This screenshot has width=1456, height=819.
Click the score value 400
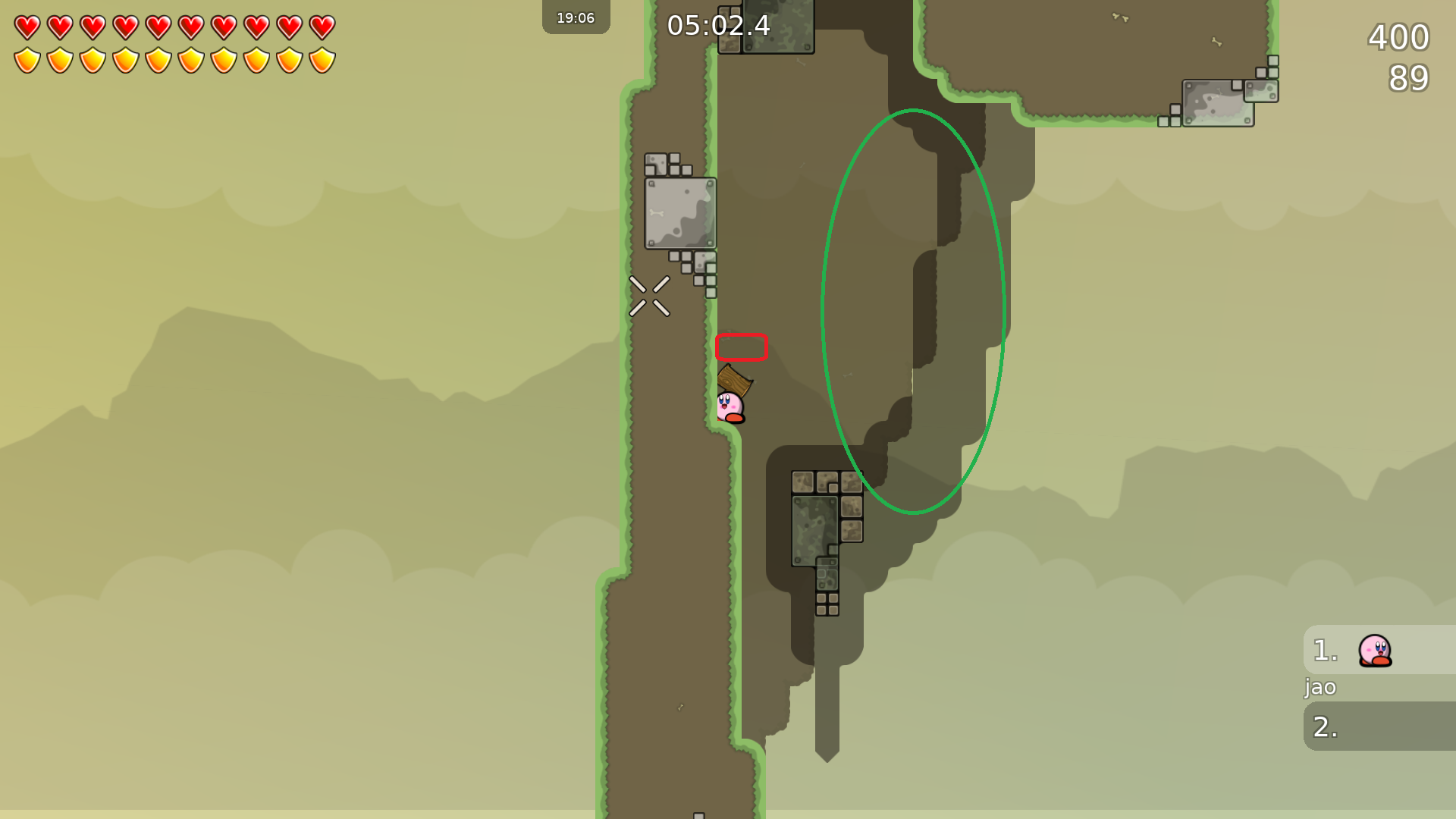[1398, 38]
